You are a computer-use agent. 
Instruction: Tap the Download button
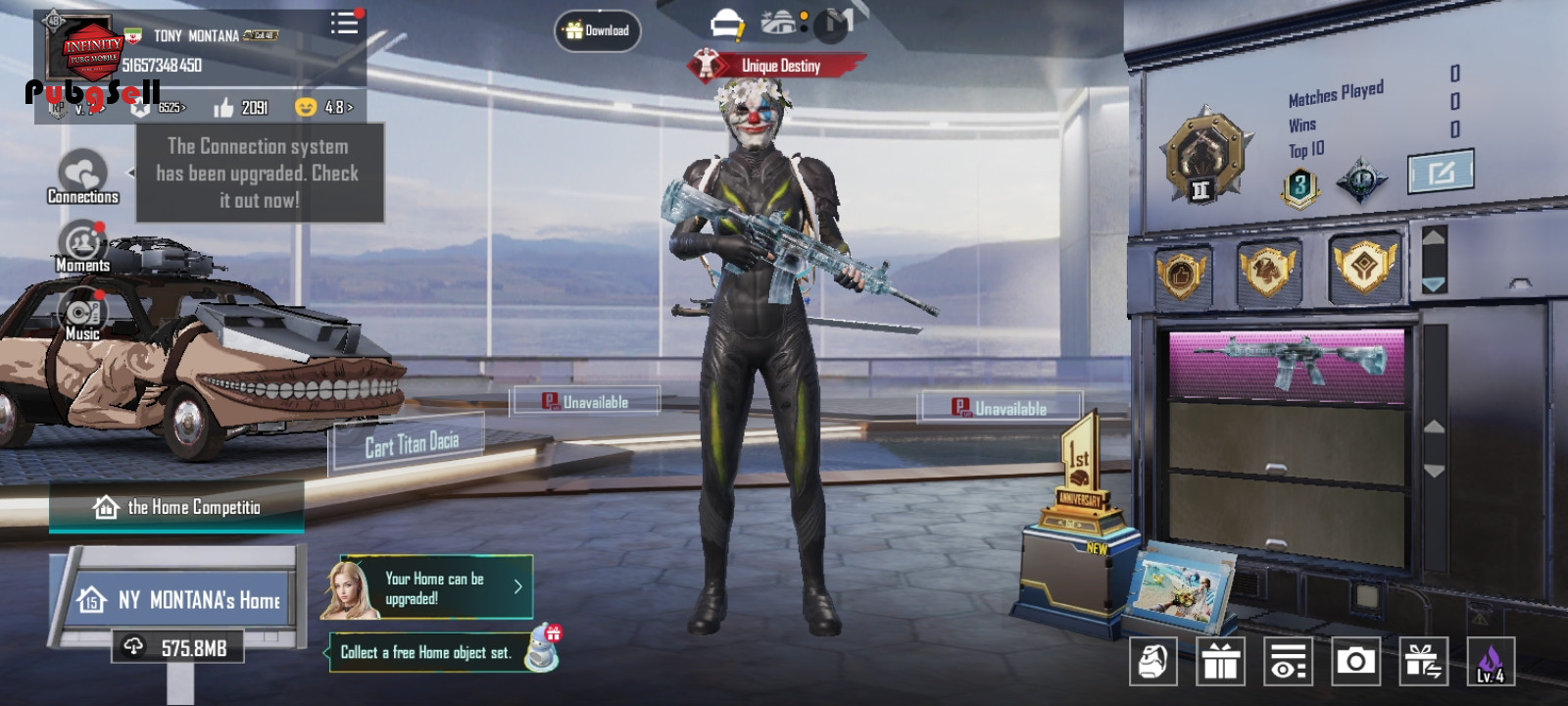[598, 31]
